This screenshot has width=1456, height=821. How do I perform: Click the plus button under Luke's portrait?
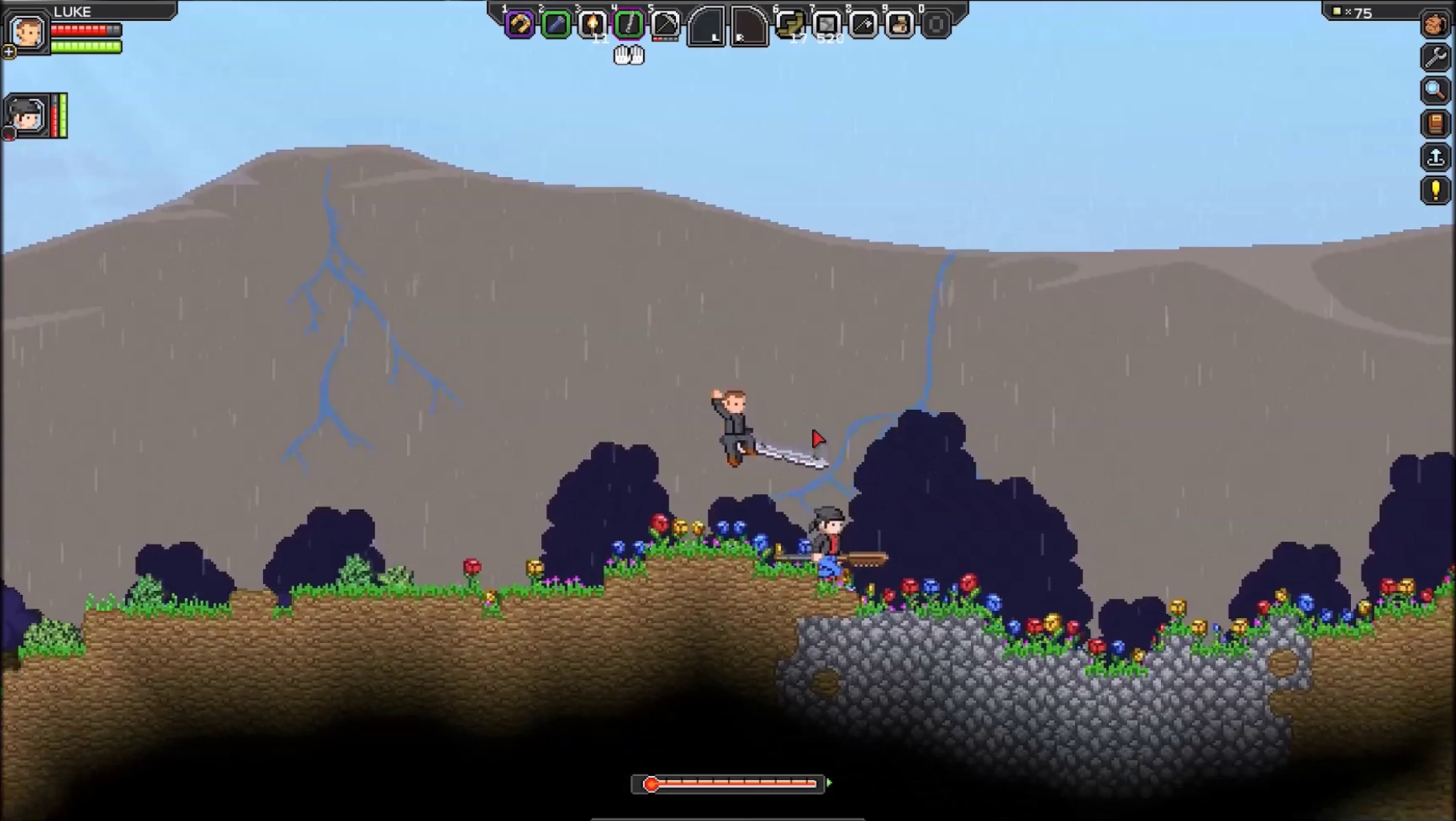click(x=9, y=52)
